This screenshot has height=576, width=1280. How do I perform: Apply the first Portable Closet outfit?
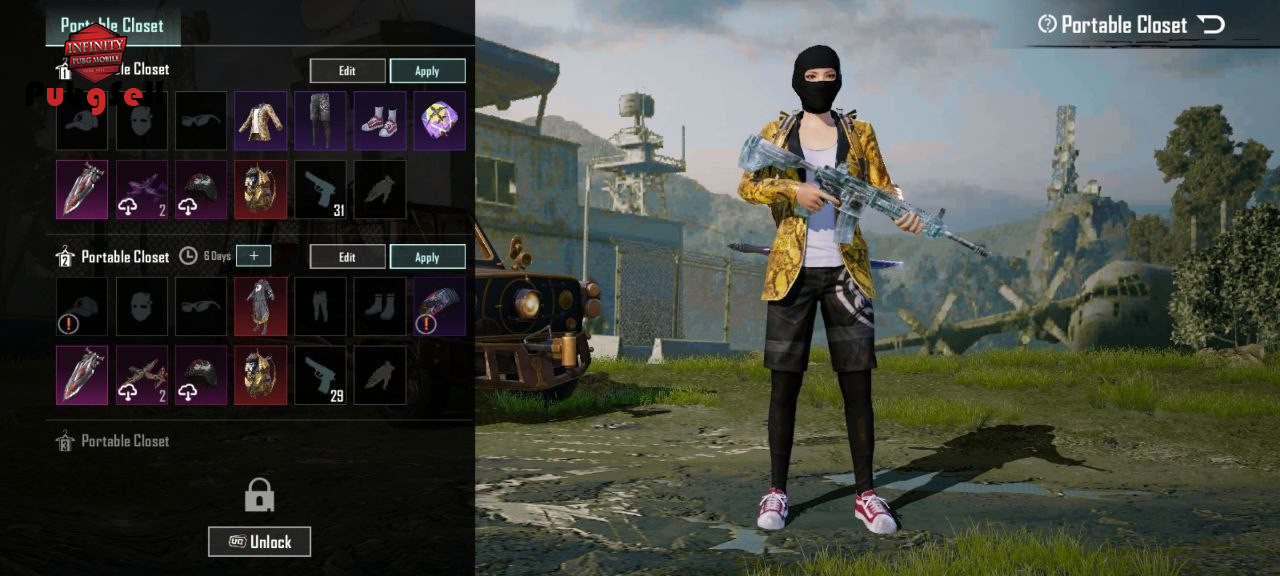coord(427,71)
